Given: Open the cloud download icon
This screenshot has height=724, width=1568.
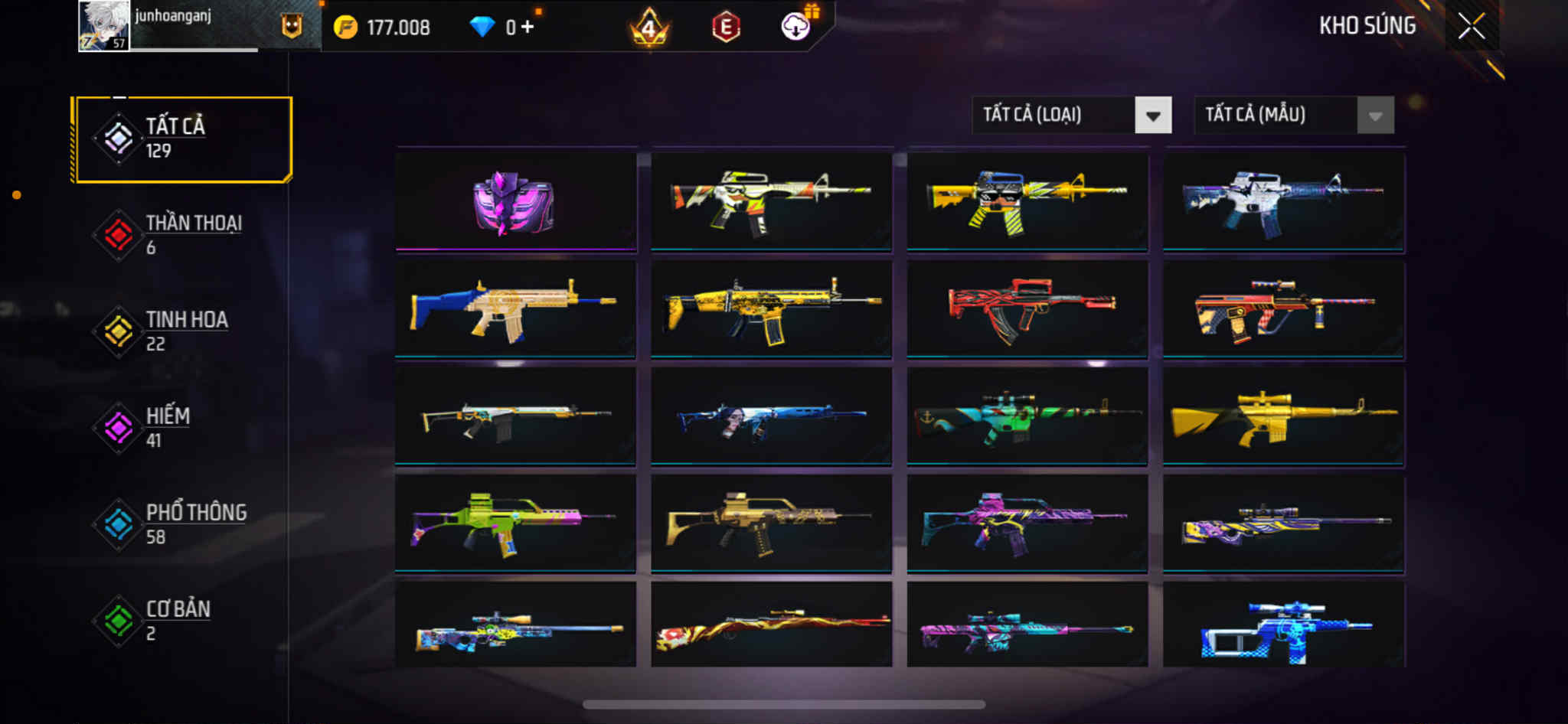Looking at the screenshot, I should [796, 27].
